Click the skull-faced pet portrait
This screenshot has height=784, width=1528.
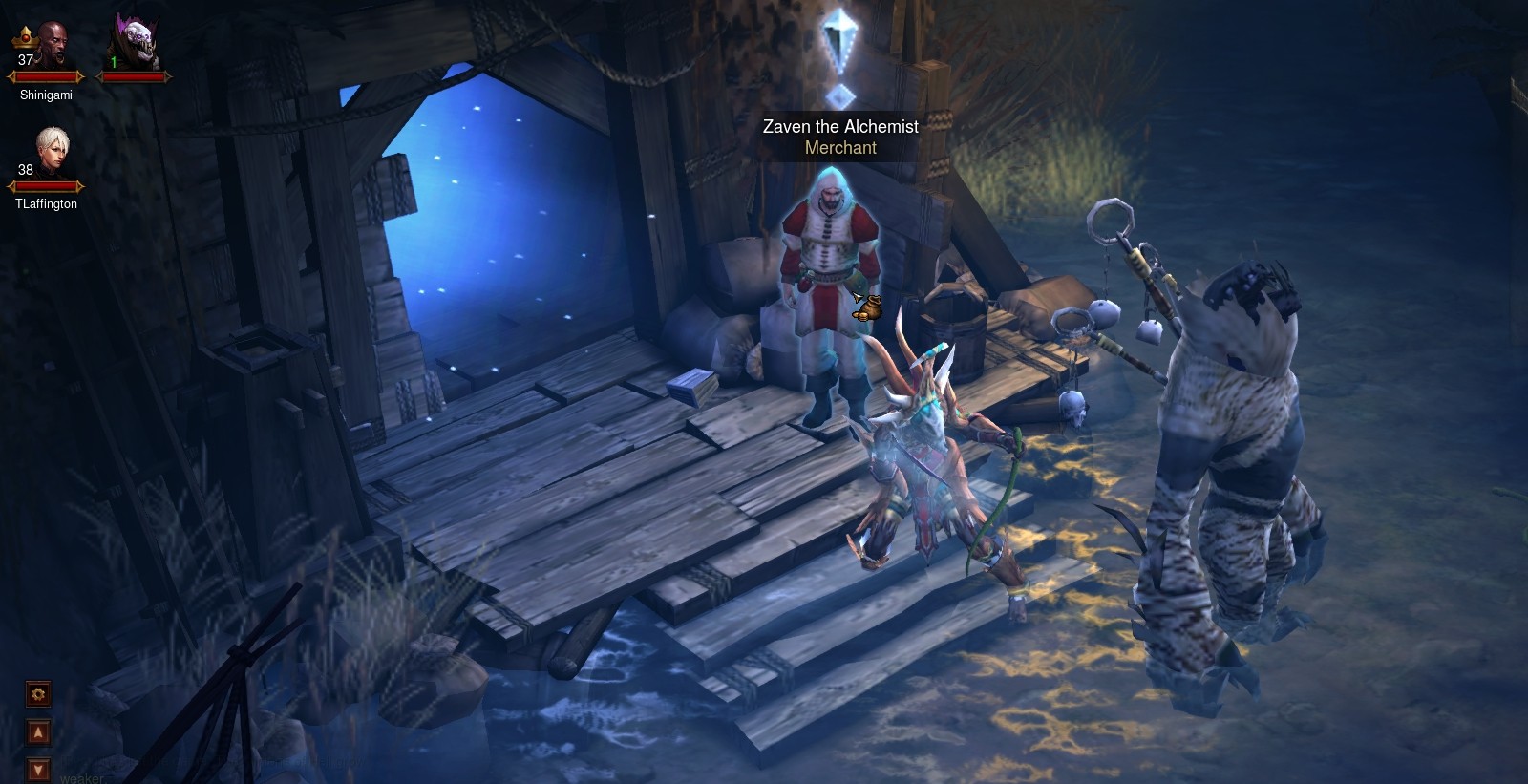(x=134, y=44)
